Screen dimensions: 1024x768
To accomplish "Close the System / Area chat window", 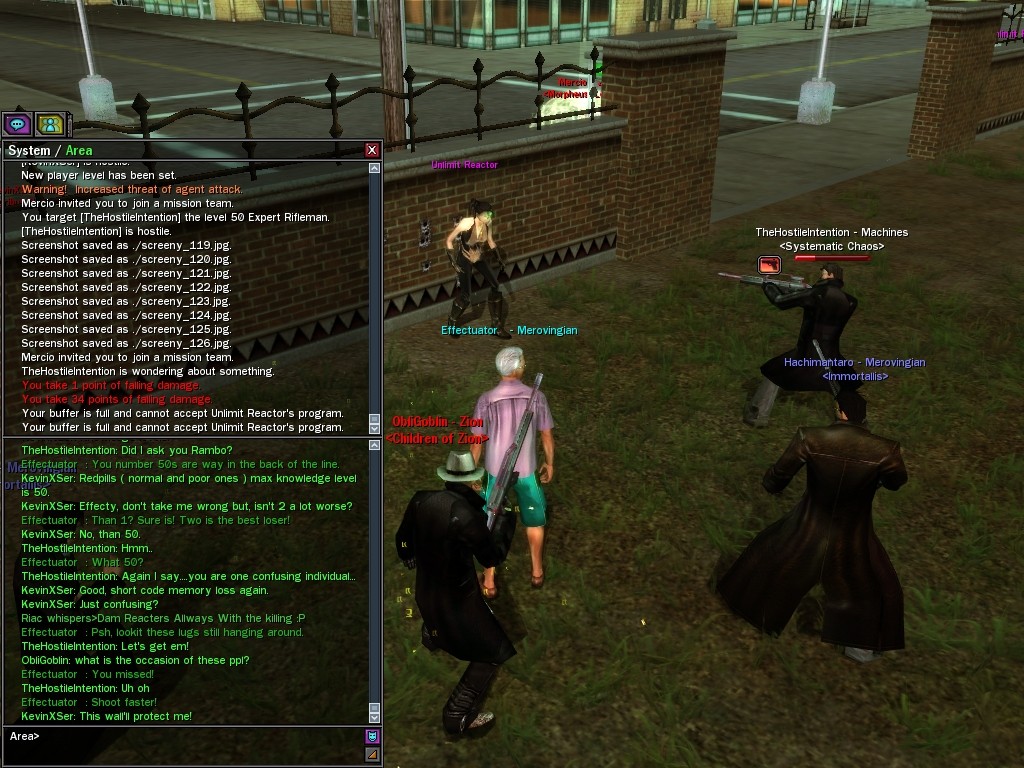I will pos(372,150).
